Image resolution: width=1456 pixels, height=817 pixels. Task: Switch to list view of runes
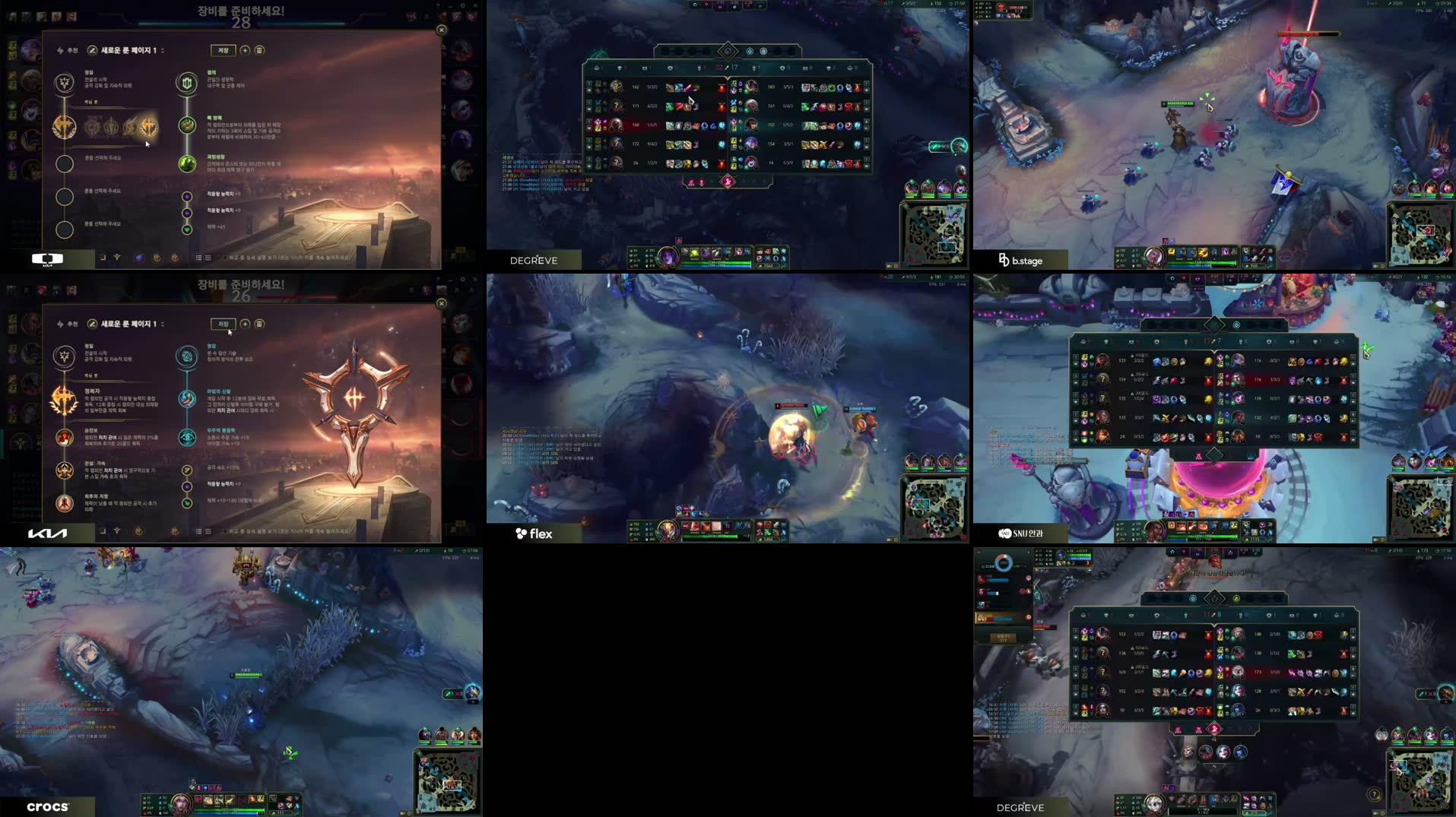coord(200,258)
